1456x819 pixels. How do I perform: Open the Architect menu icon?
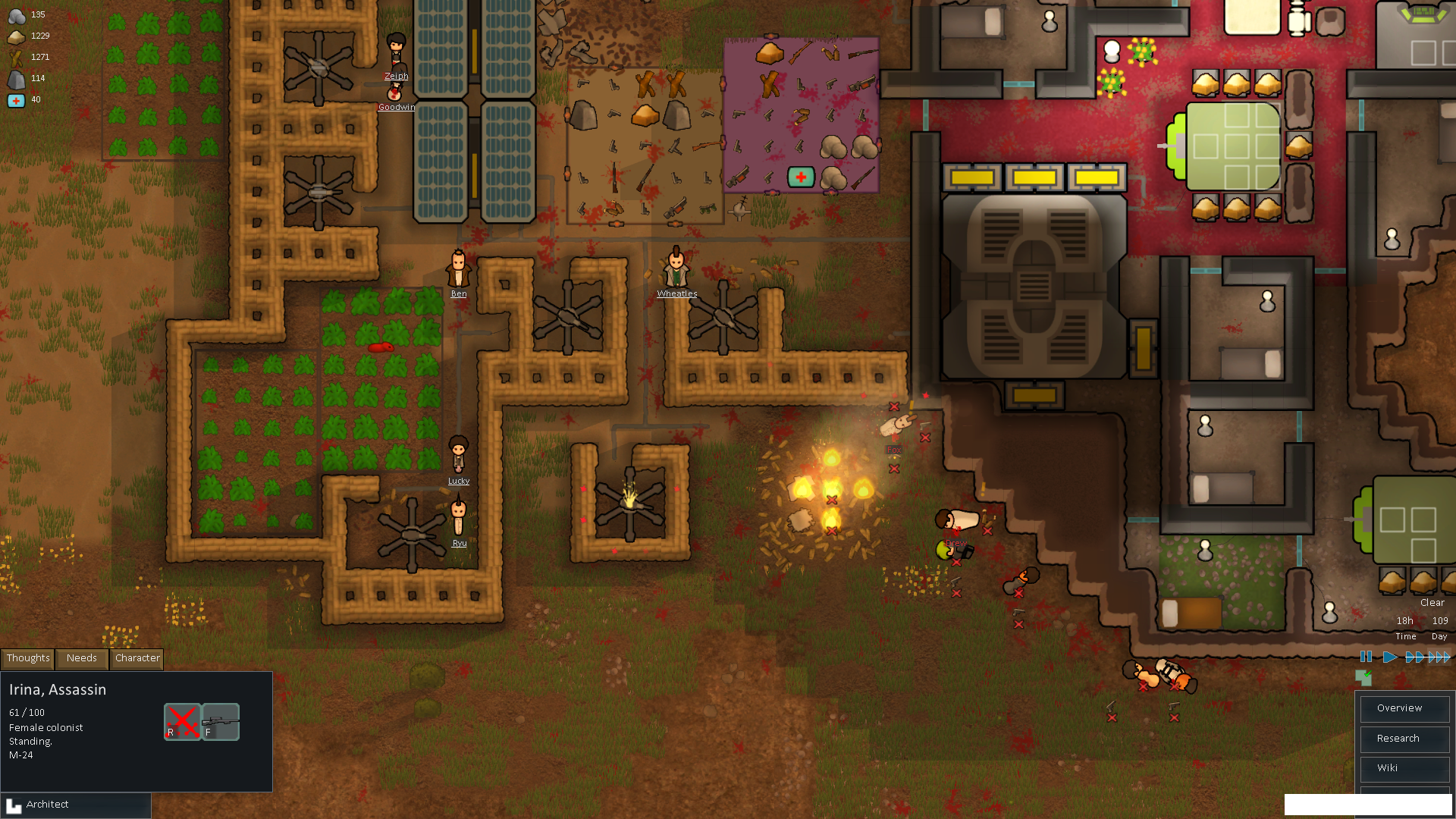[x=14, y=804]
